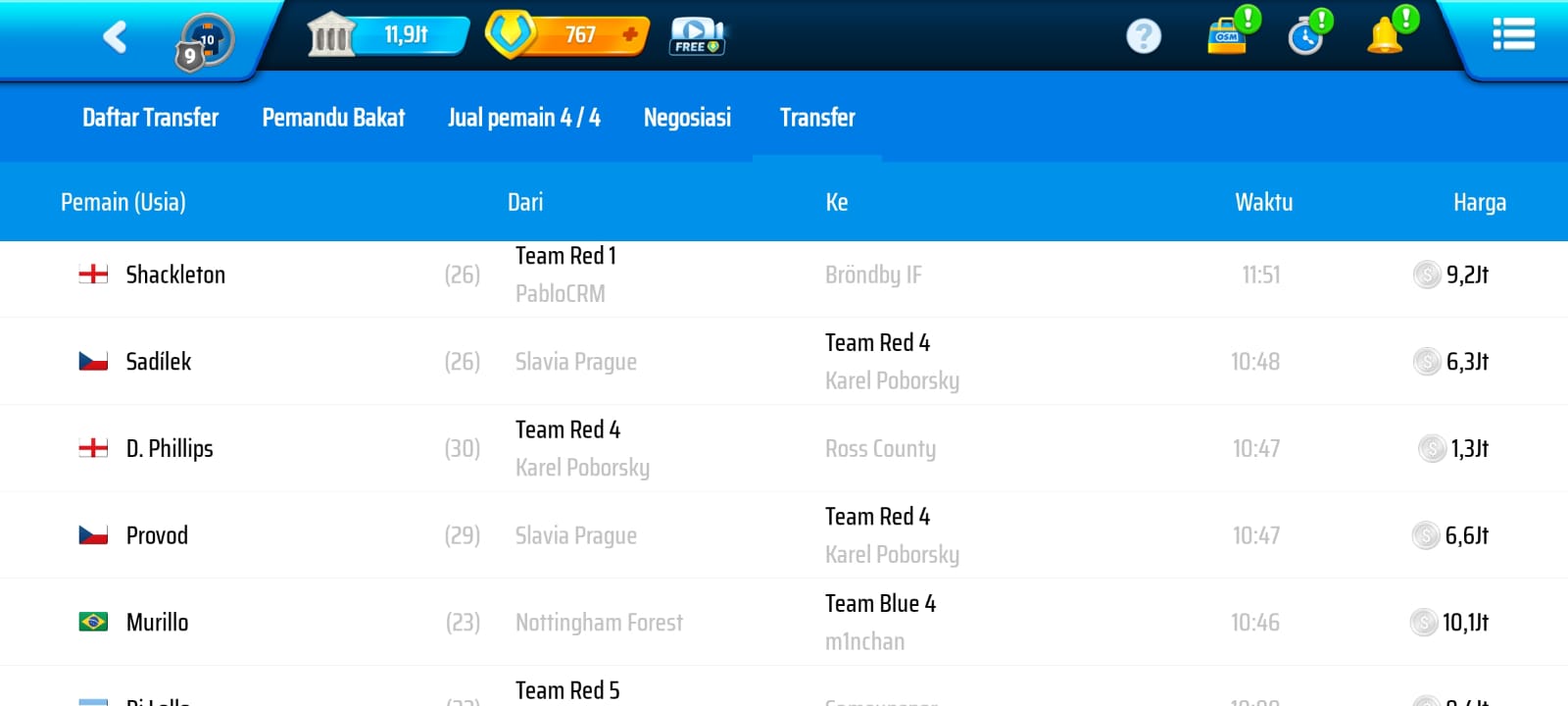Open the Jual pemain tab

(x=523, y=118)
